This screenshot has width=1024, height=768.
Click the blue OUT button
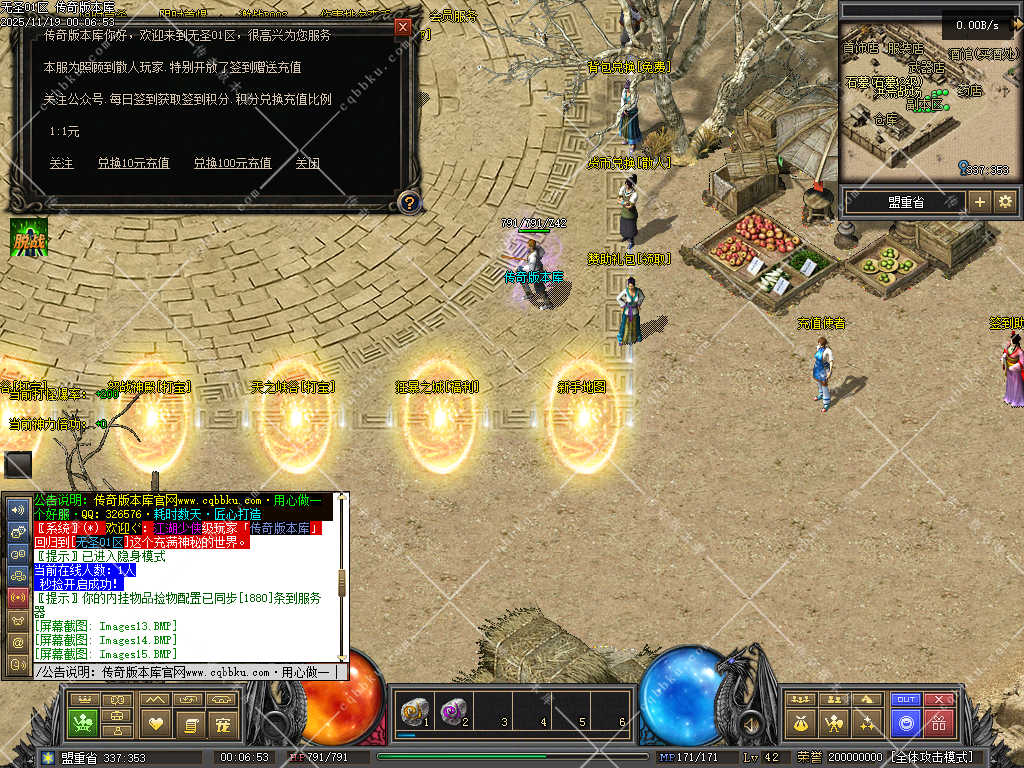click(x=906, y=700)
